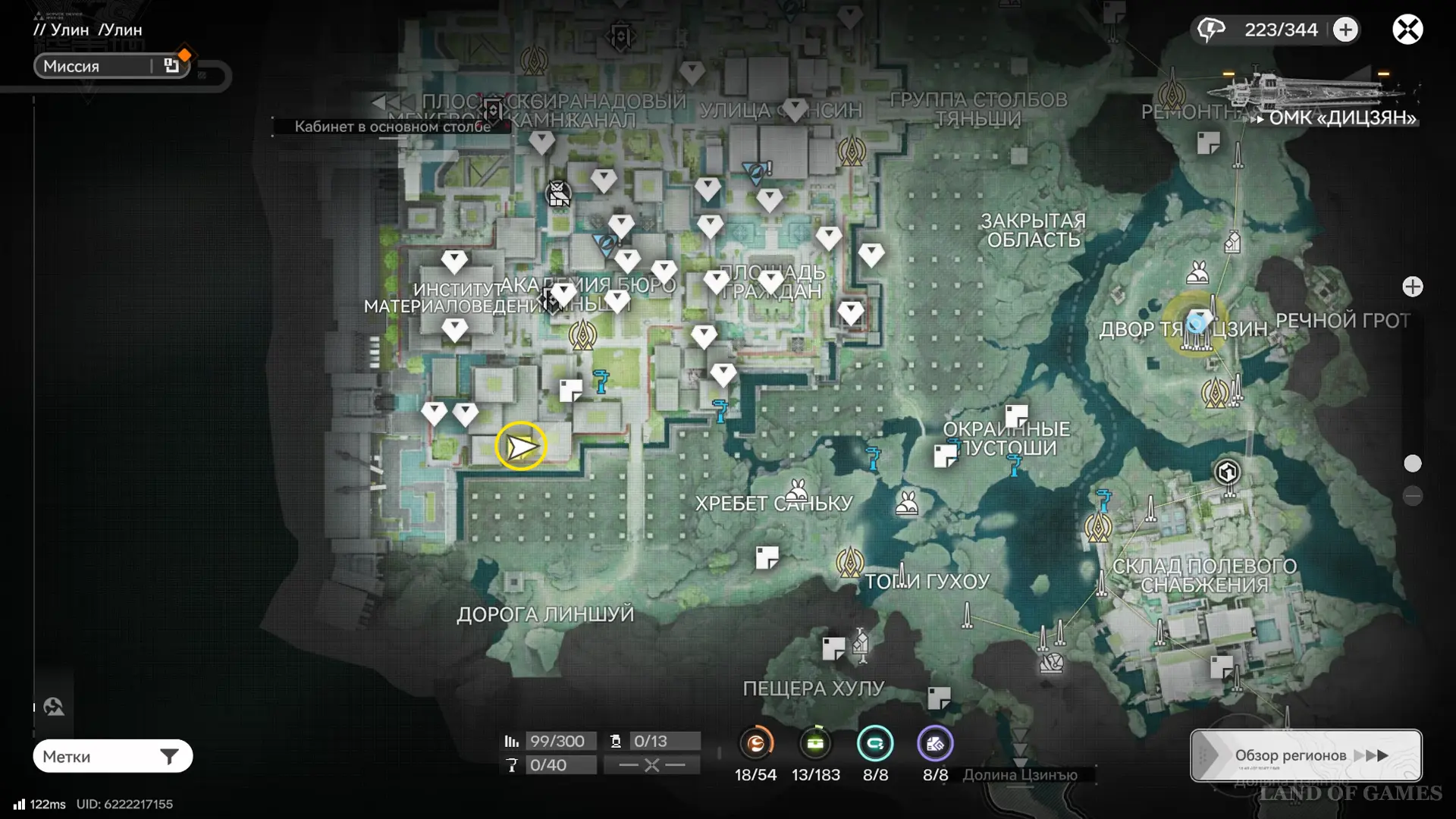
Task: Select the highlighted Двор Тяньцзин marker
Action: (1197, 324)
